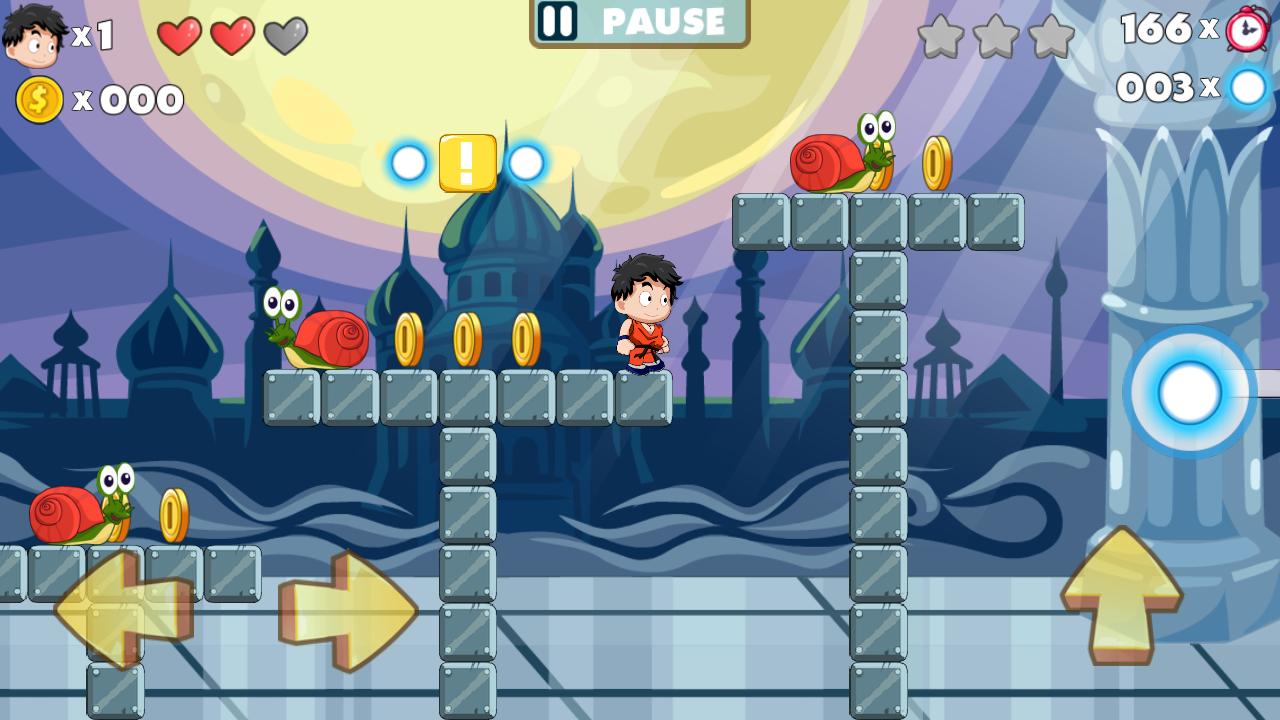Screen dimensions: 1280x720
Task: Tap the glowing jump orb on the right
Action: pyautogui.click(x=1190, y=393)
